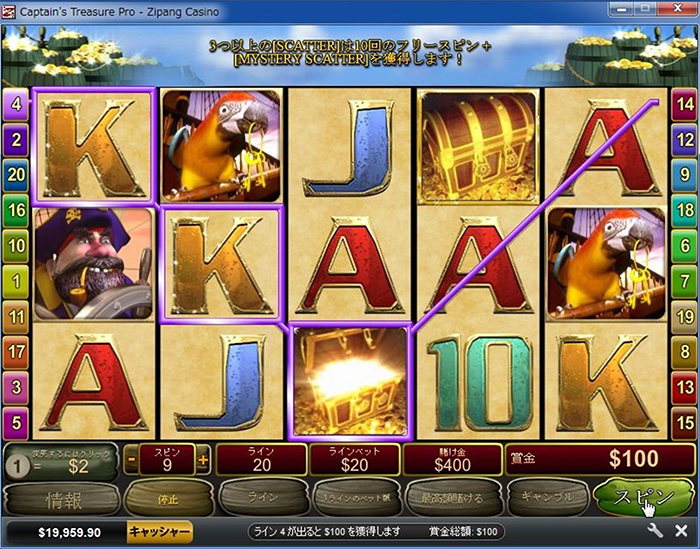Select payline number 14 marker
This screenshot has height=549, width=700.
click(684, 102)
